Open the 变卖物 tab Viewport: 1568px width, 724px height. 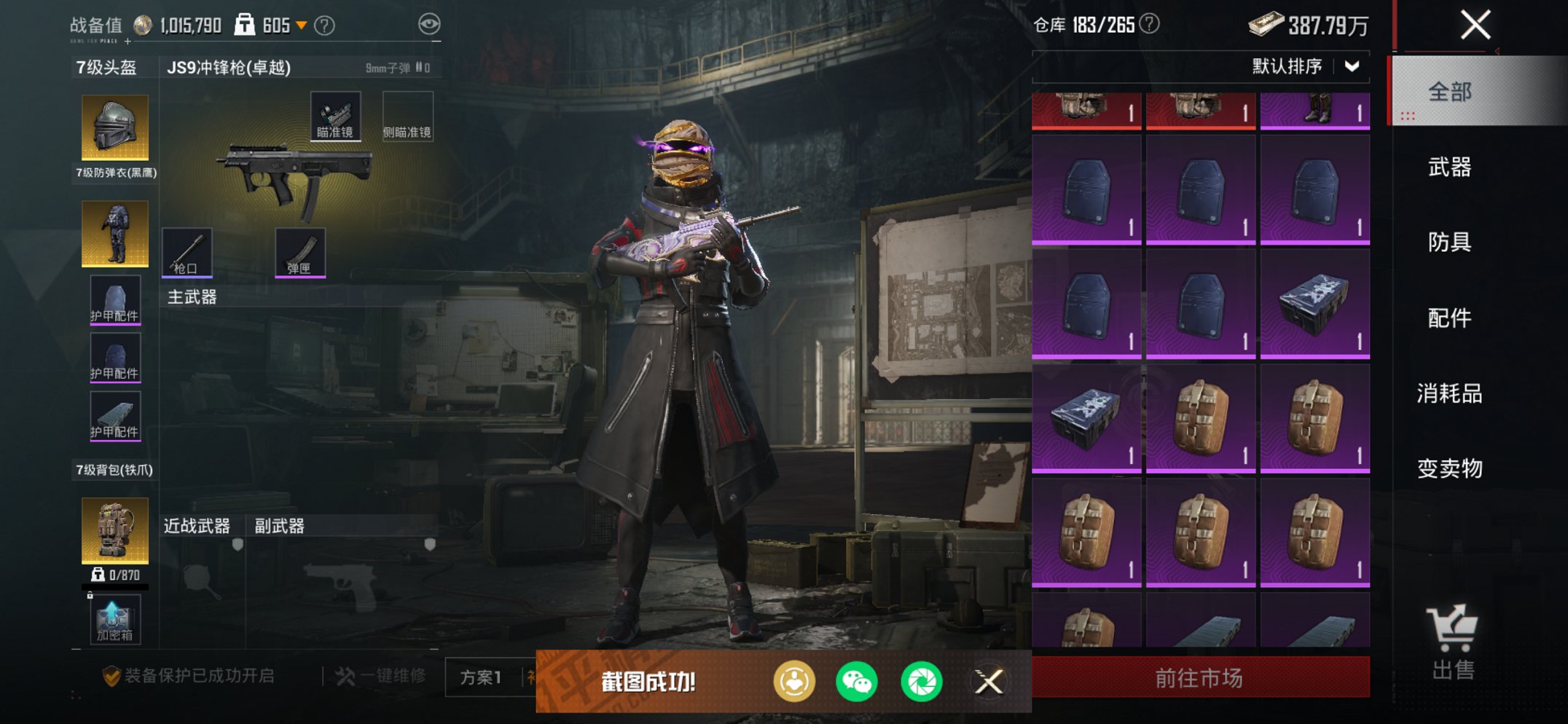[x=1450, y=468]
